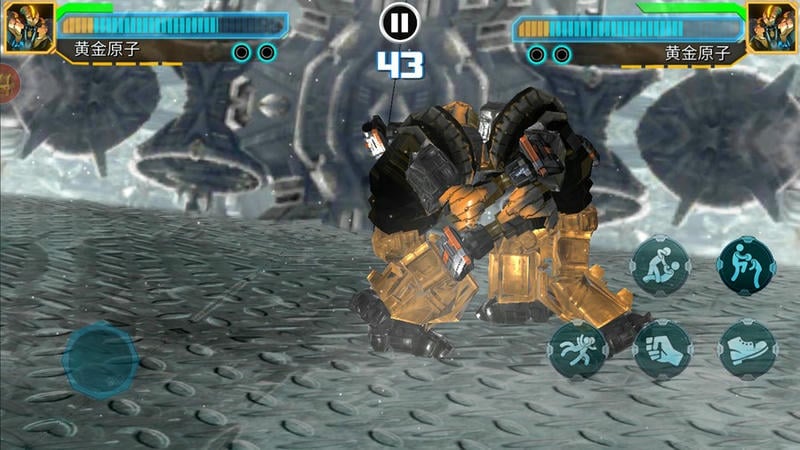Tap the fist punch attack button
Viewport: 800px width, 450px height.
coord(662,350)
